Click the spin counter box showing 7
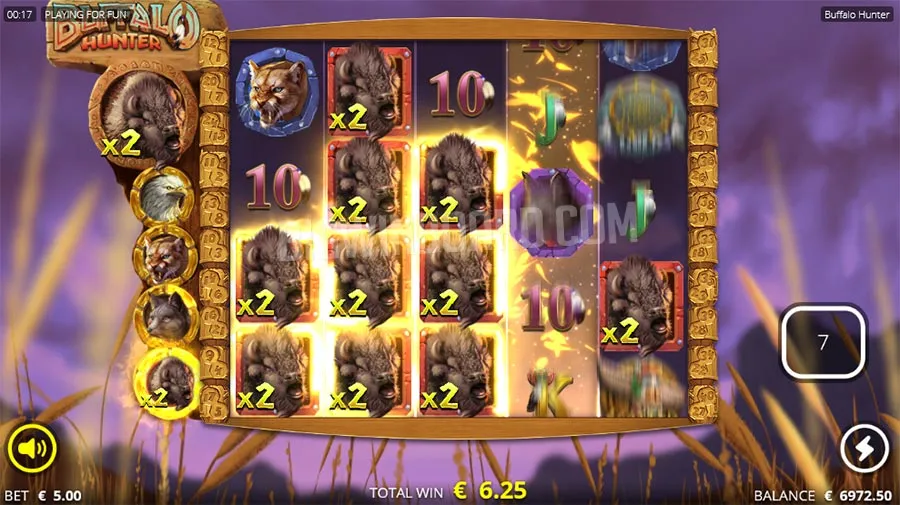 click(823, 342)
